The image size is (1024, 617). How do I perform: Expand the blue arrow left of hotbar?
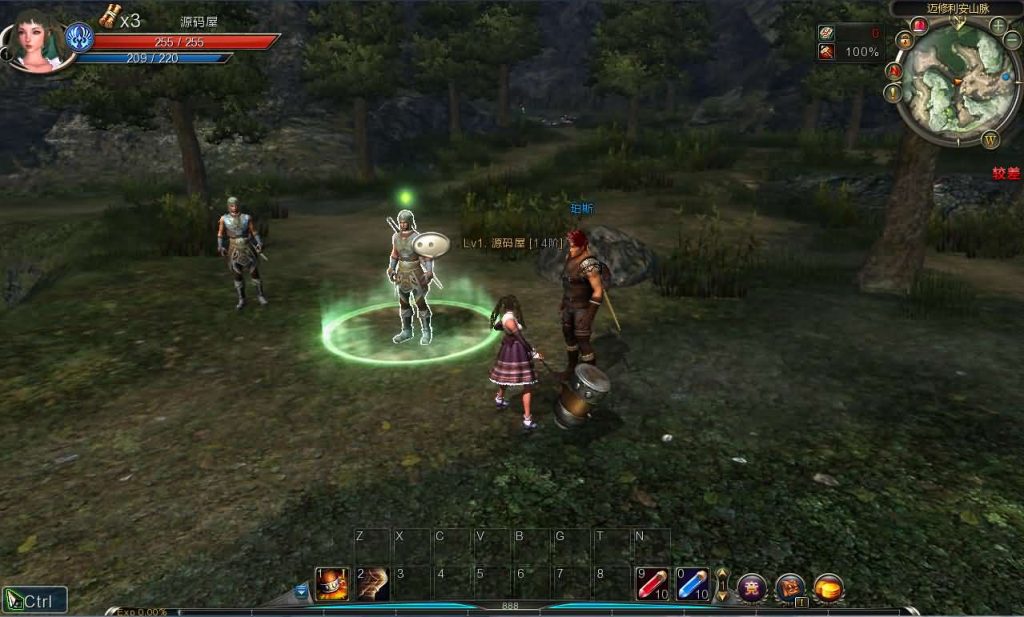(302, 591)
